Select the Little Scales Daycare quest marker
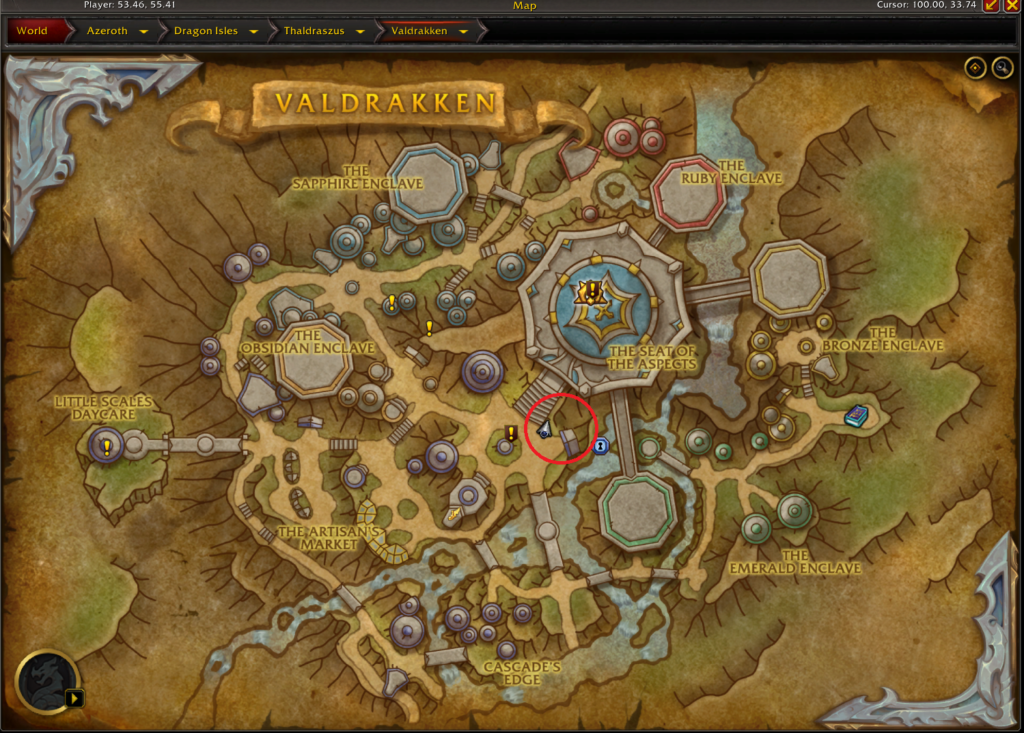 point(106,447)
